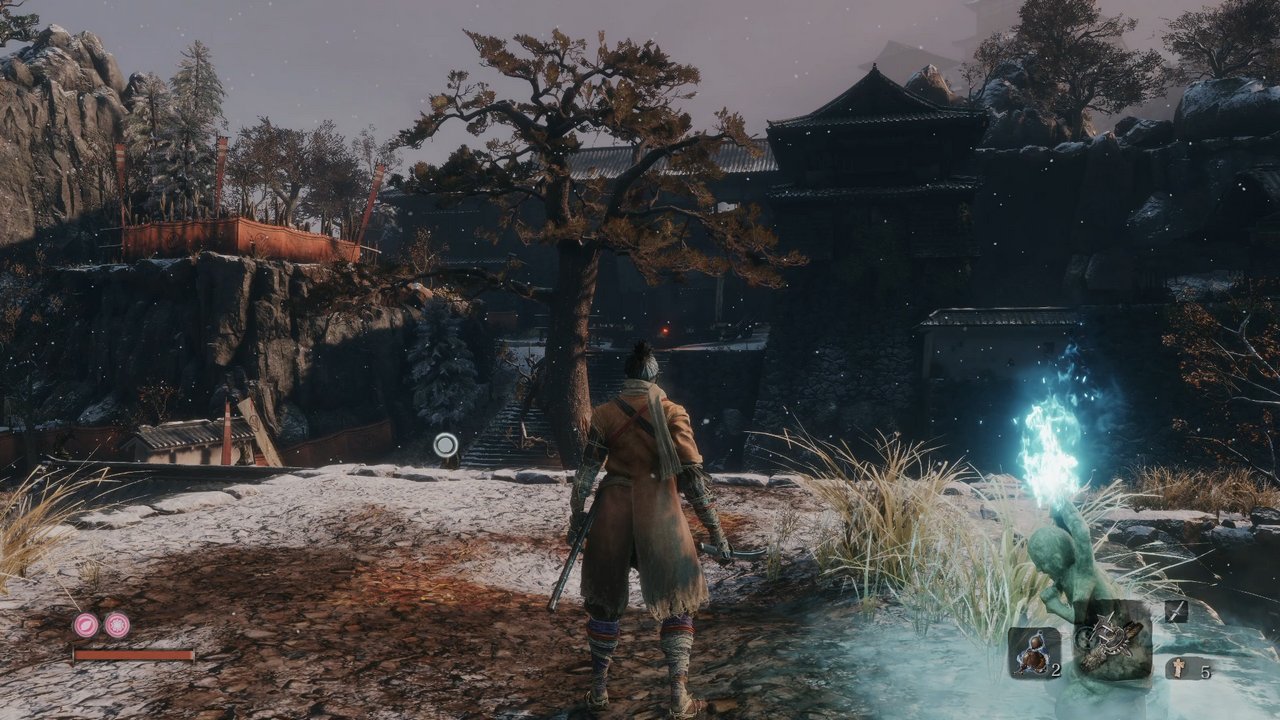1280x720 pixels.
Task: Click the grapple point indicator circle
Action: click(x=443, y=443)
